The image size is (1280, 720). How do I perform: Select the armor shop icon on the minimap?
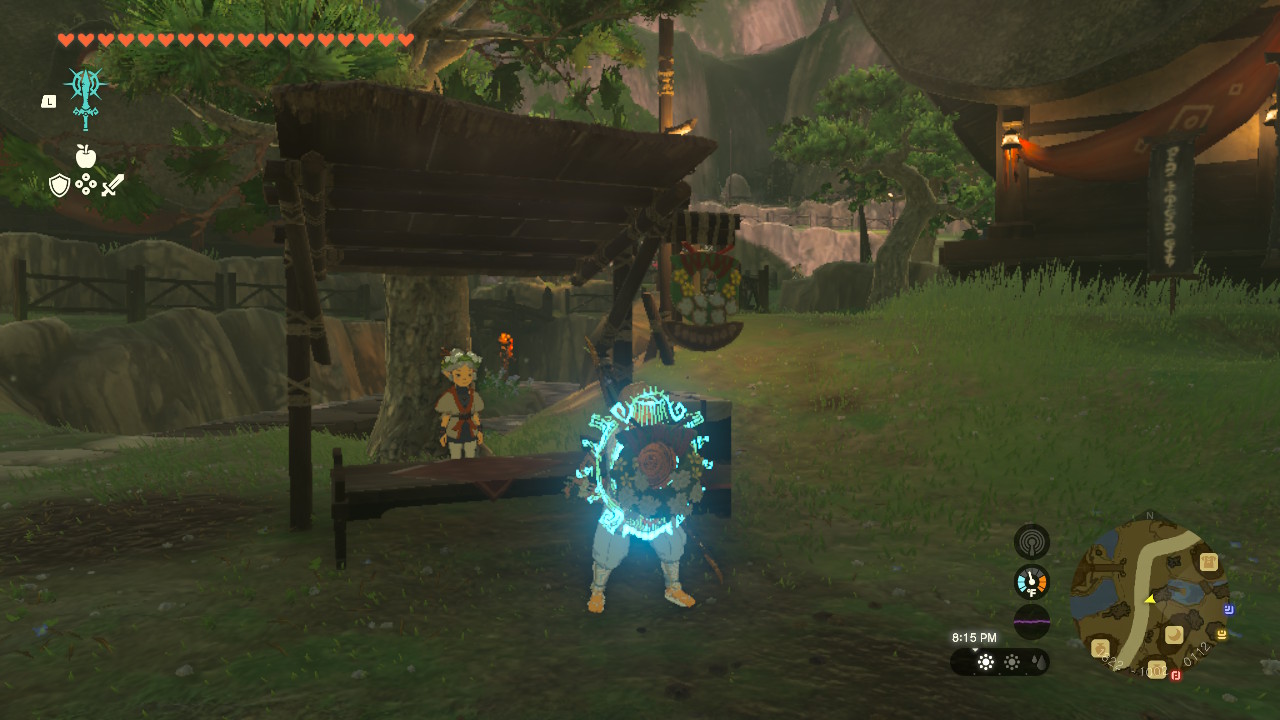(x=1208, y=561)
